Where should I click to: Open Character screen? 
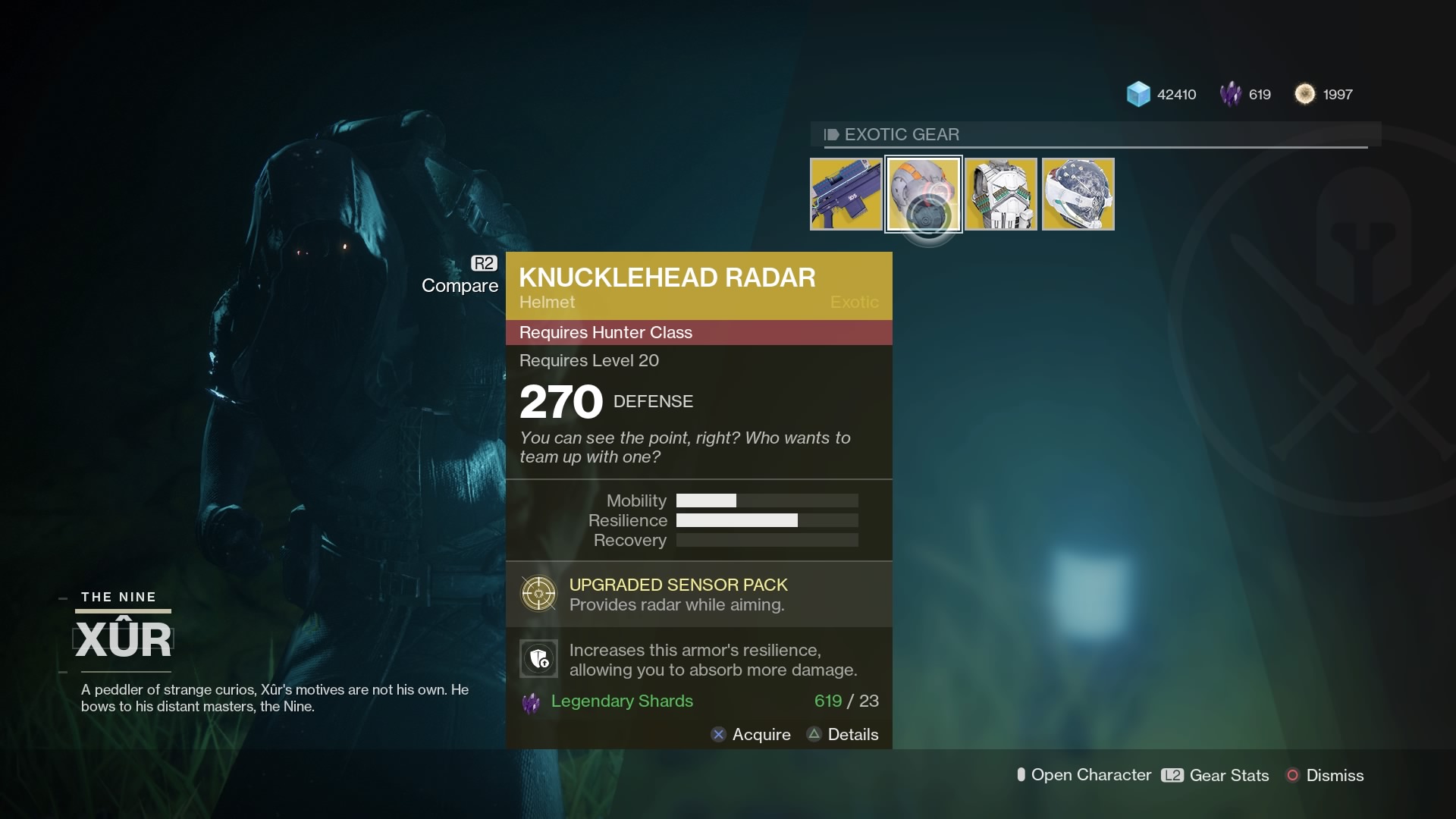point(1084,775)
